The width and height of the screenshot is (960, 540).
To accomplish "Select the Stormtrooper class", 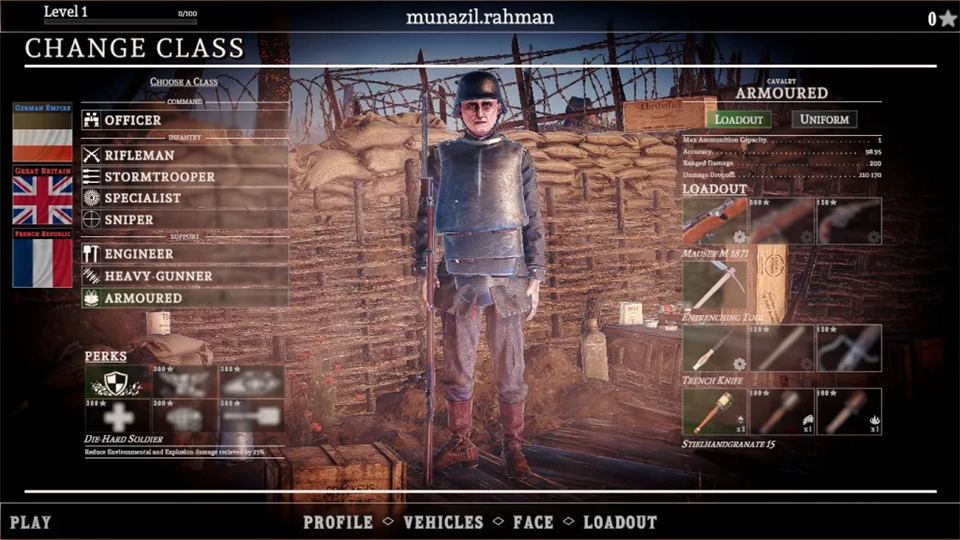I will pyautogui.click(x=185, y=177).
